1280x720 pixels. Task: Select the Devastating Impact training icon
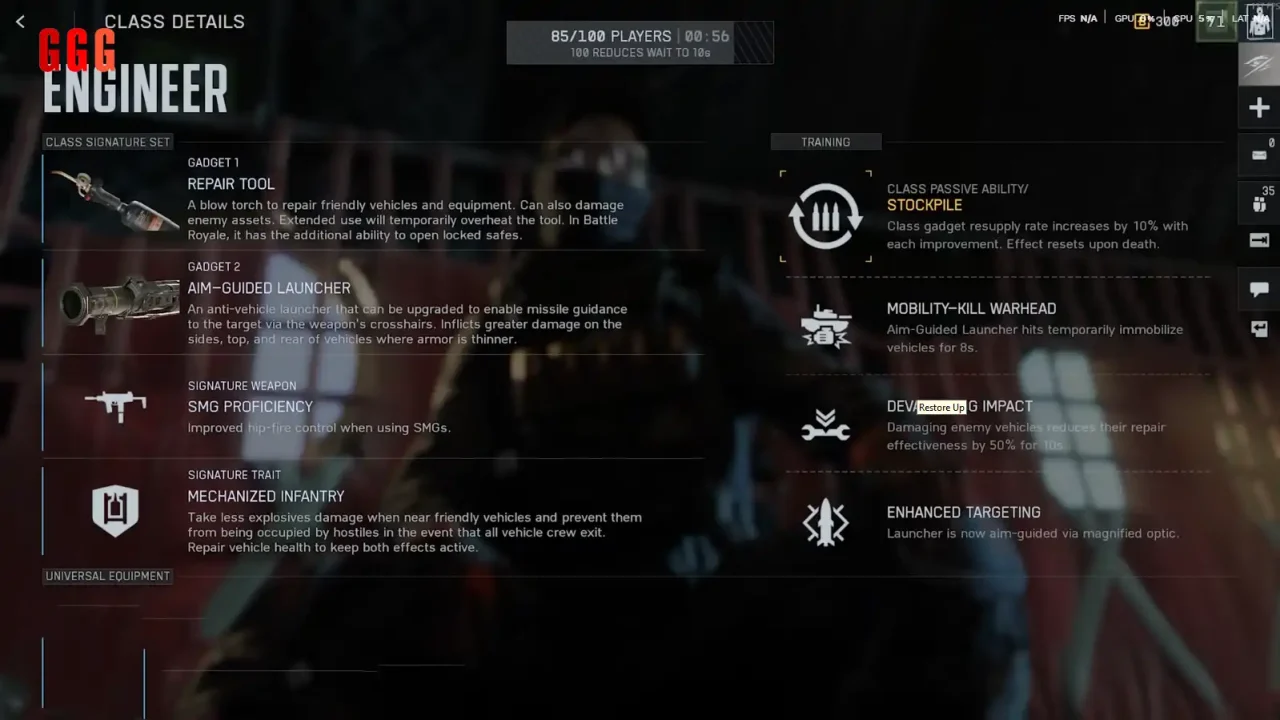pyautogui.click(x=825, y=423)
